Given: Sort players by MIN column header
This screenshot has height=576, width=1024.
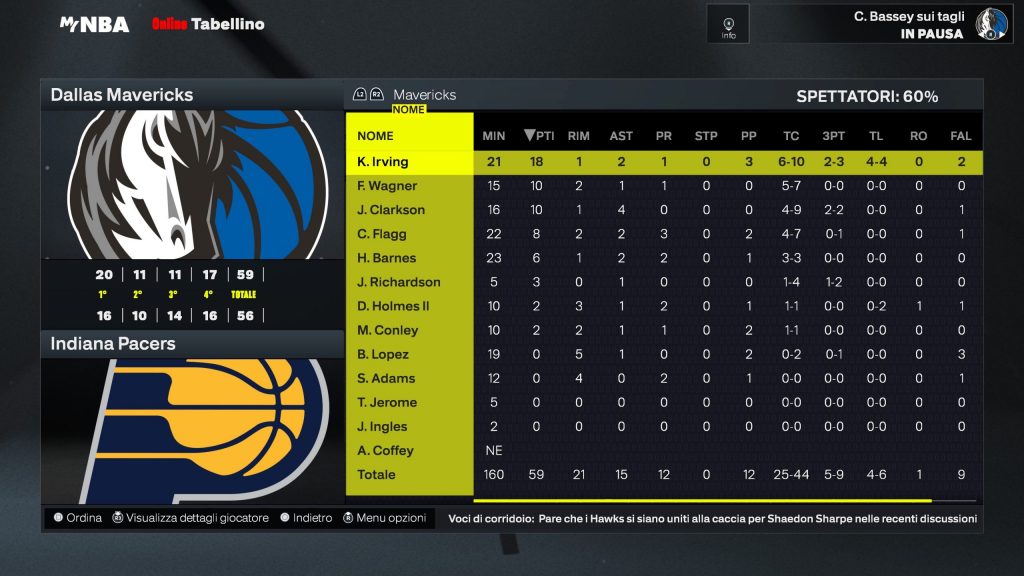Looking at the screenshot, I should pos(493,136).
